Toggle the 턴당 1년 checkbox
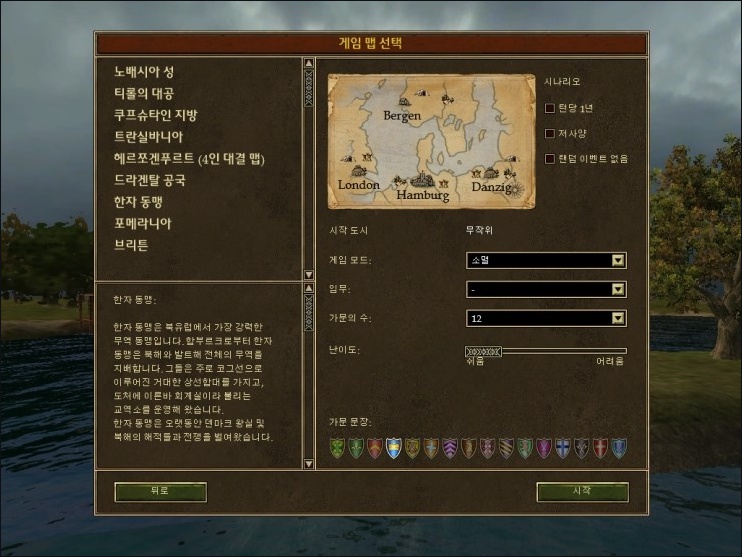742x557 pixels. point(549,108)
